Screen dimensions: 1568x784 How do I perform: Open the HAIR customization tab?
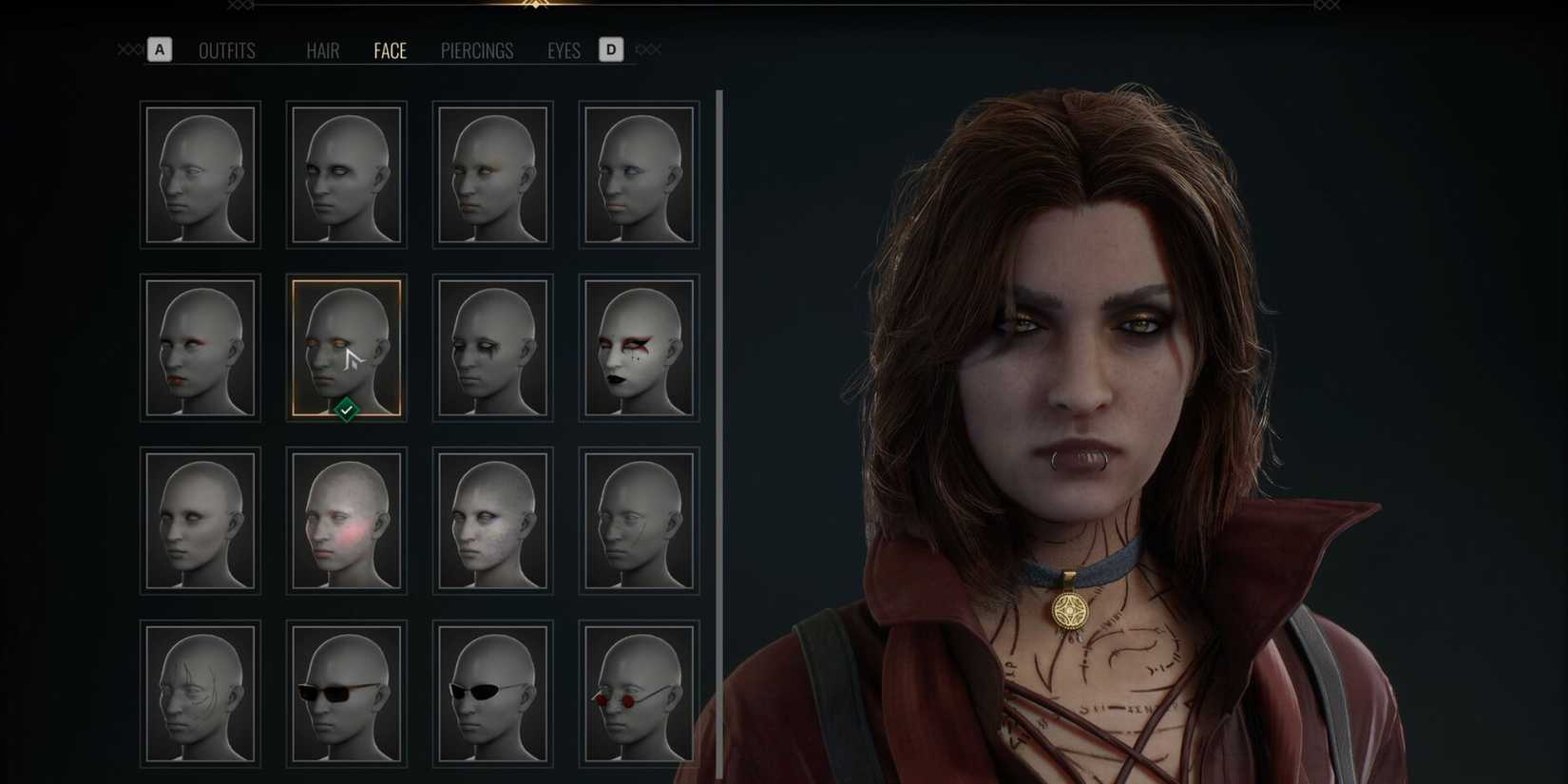[323, 51]
